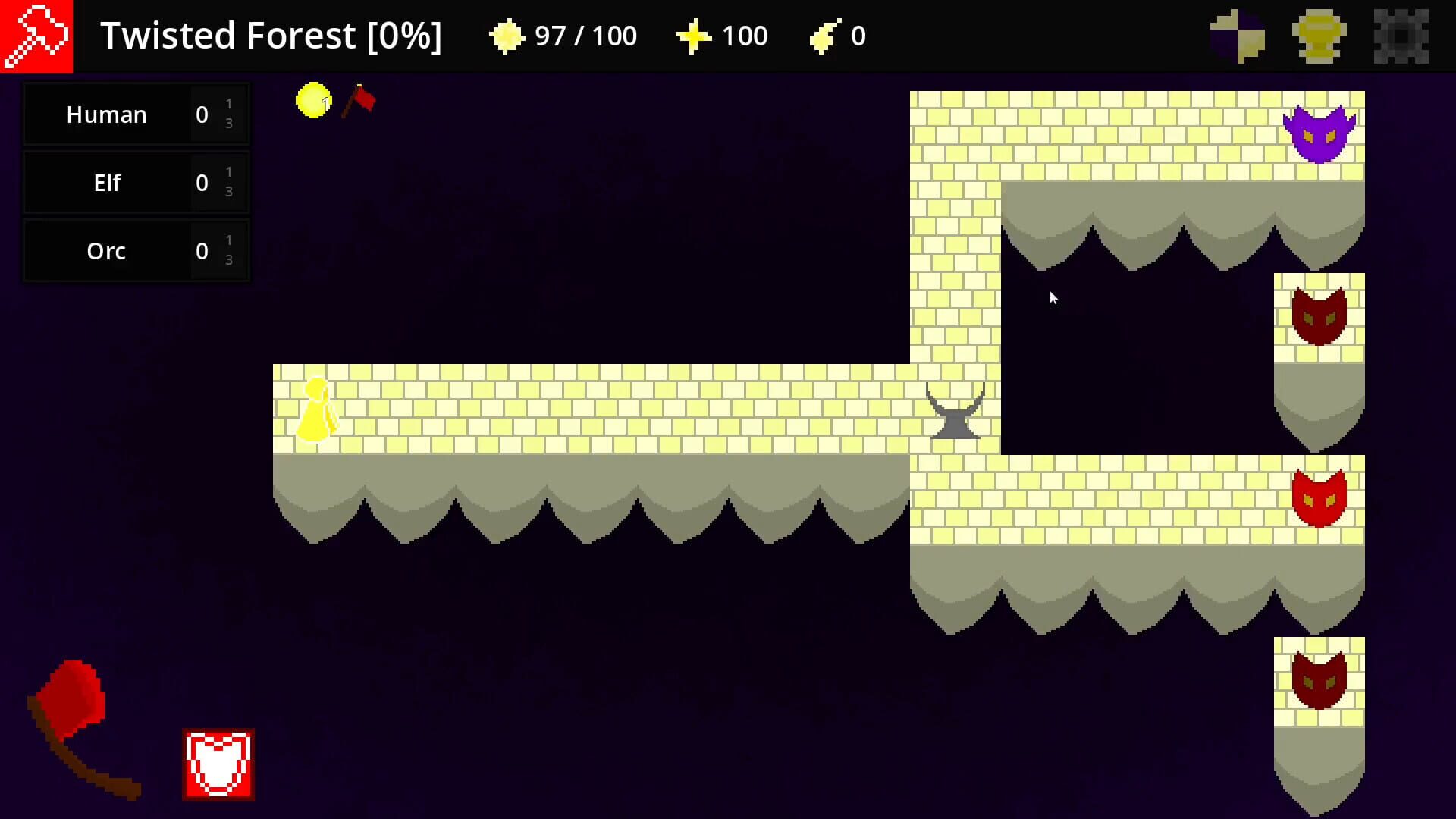Open the card deck icon top-right

click(x=1238, y=34)
